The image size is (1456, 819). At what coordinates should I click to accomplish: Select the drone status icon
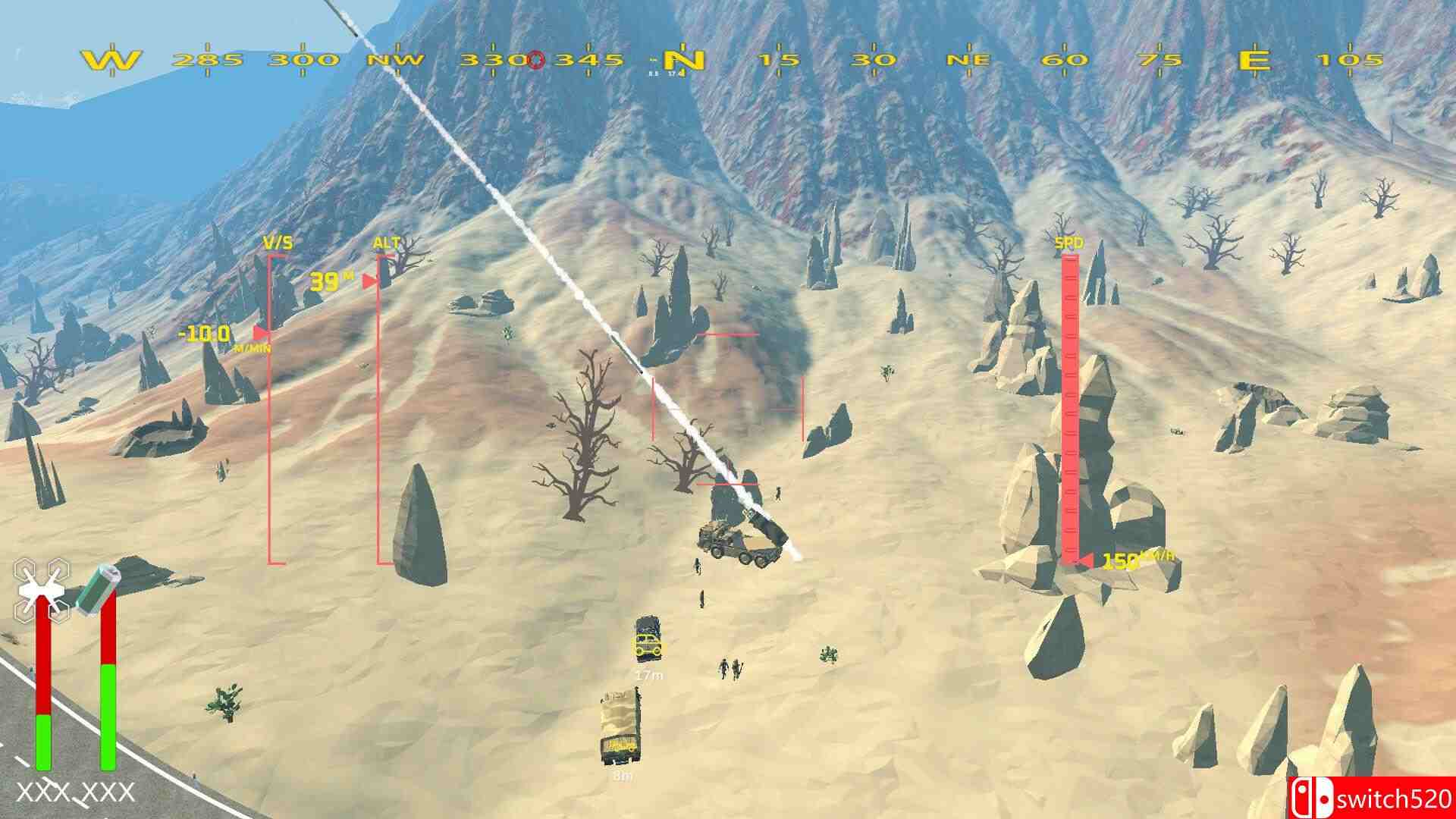click(43, 588)
